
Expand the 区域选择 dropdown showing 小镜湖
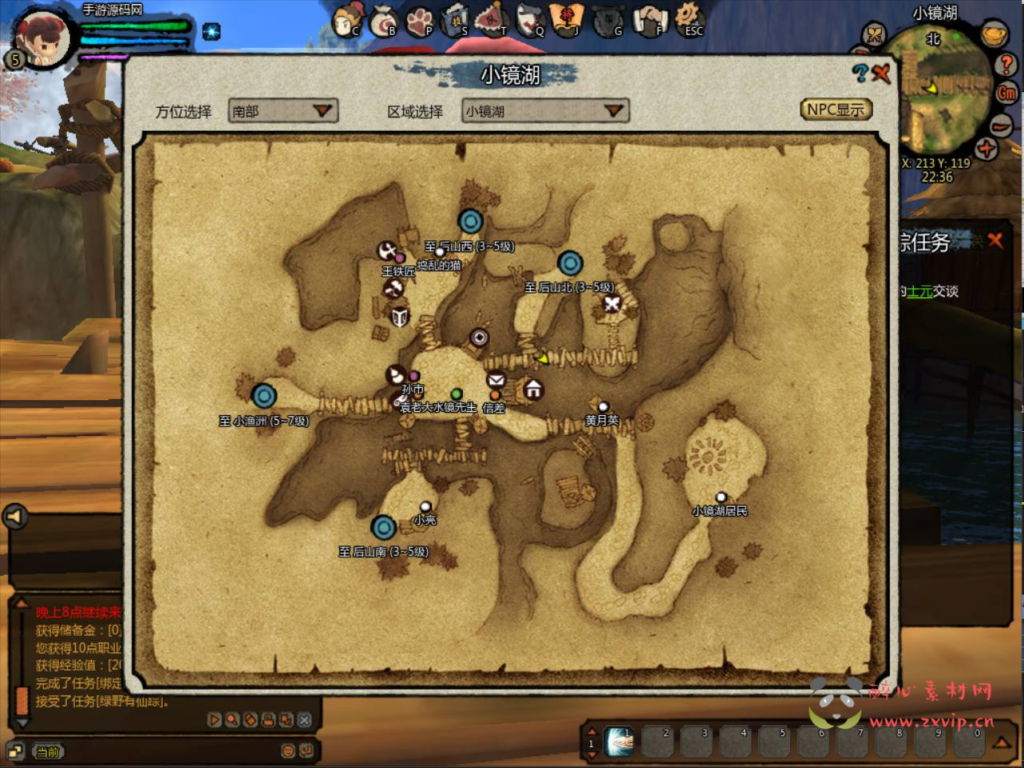(x=545, y=110)
